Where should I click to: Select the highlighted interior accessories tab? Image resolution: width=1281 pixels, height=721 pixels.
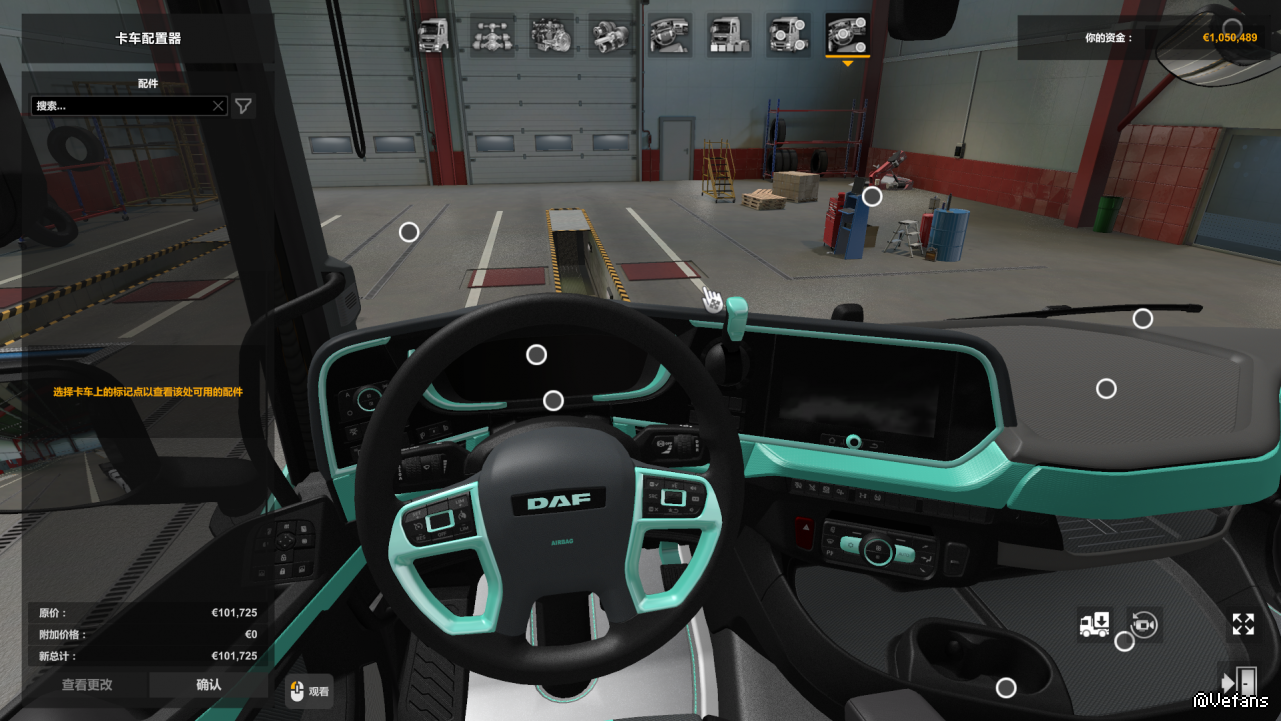pyautogui.click(x=847, y=35)
